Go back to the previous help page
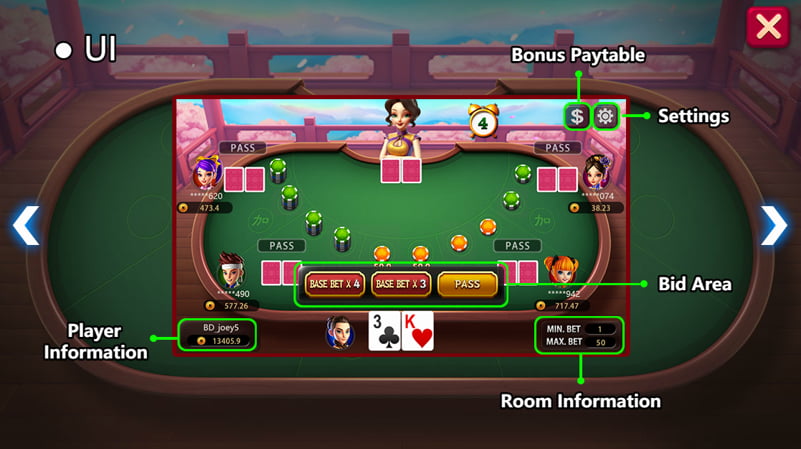The image size is (801, 449). click(x=26, y=226)
